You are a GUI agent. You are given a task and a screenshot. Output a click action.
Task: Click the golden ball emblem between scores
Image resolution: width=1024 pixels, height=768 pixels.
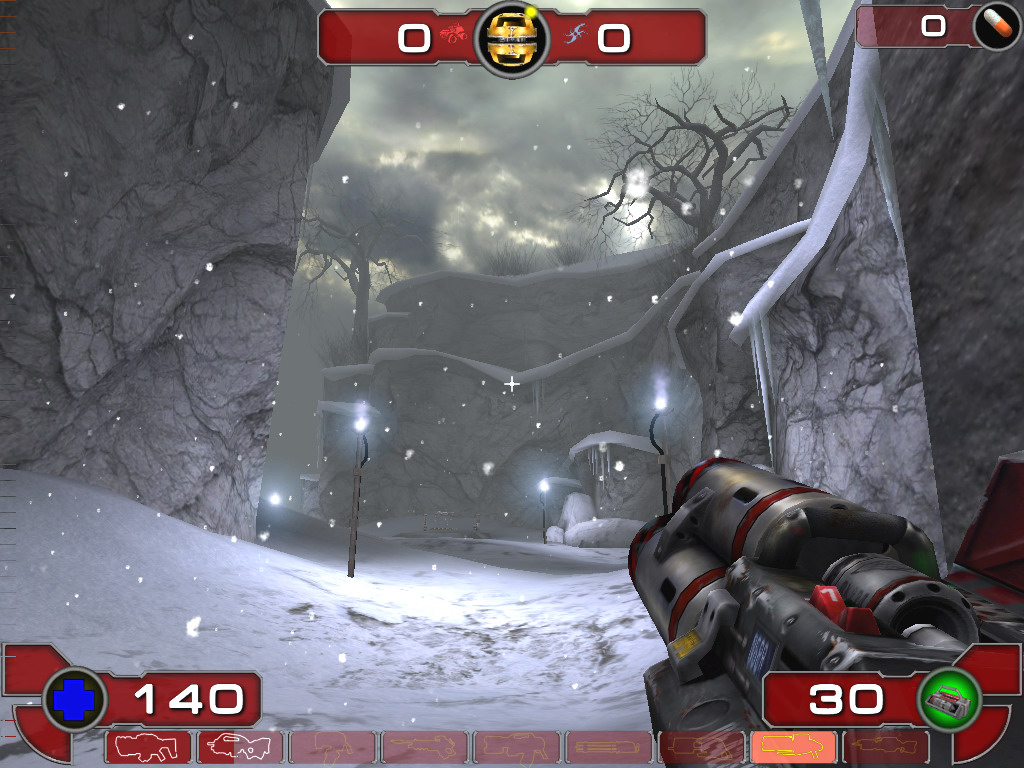511,38
